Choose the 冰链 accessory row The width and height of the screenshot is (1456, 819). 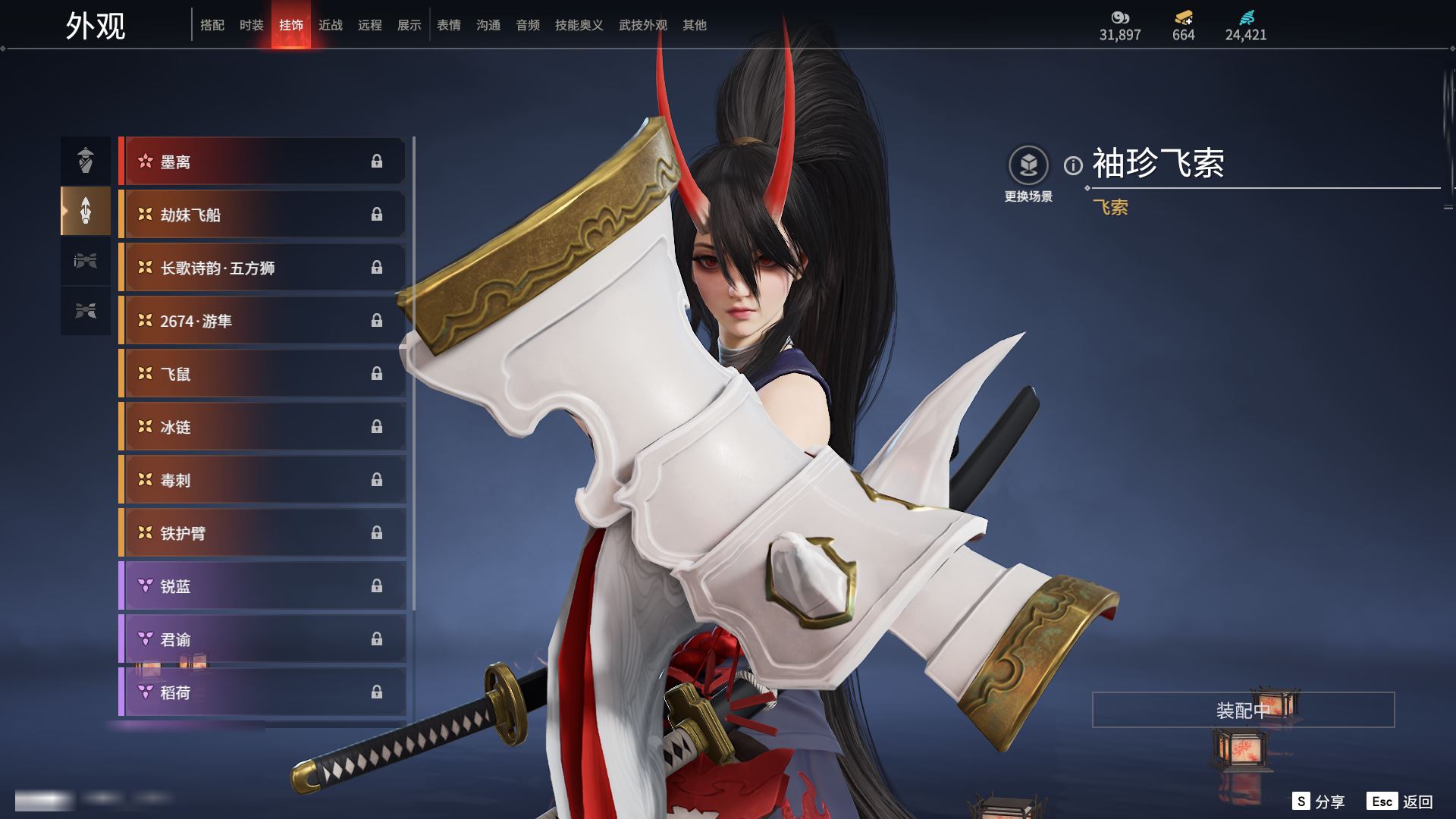pyautogui.click(x=262, y=427)
